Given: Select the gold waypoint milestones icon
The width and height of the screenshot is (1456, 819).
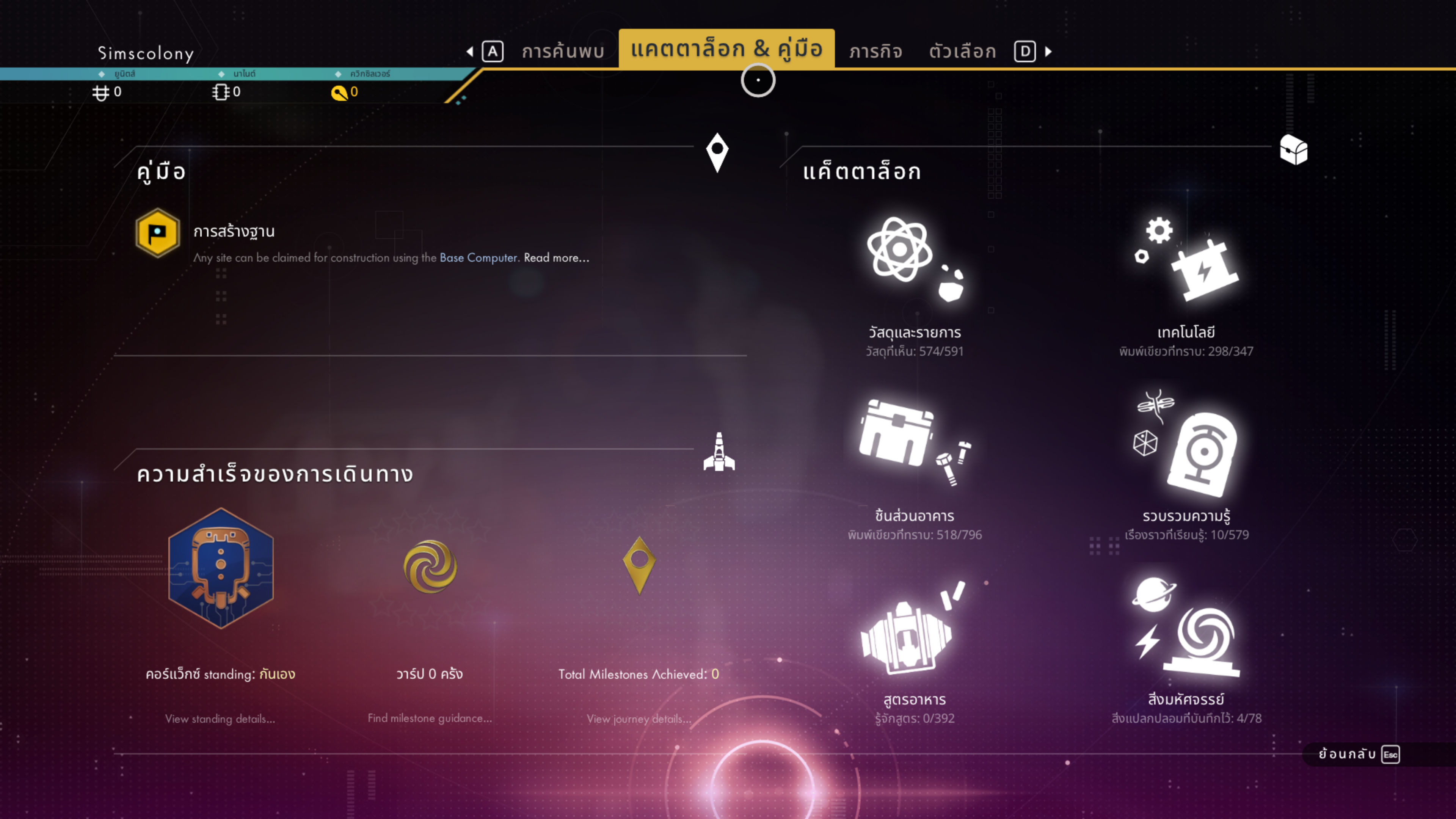Looking at the screenshot, I should [639, 564].
